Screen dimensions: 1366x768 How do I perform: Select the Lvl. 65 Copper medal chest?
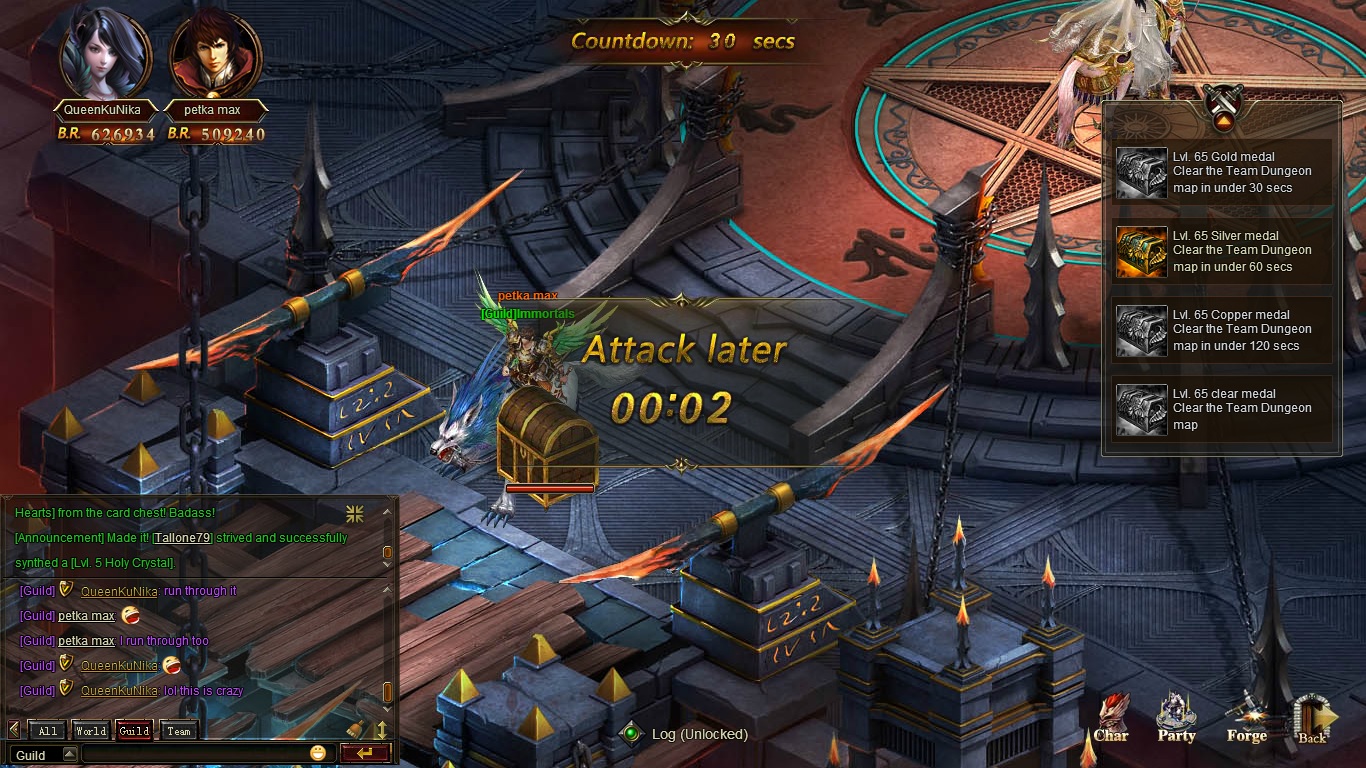point(1141,330)
